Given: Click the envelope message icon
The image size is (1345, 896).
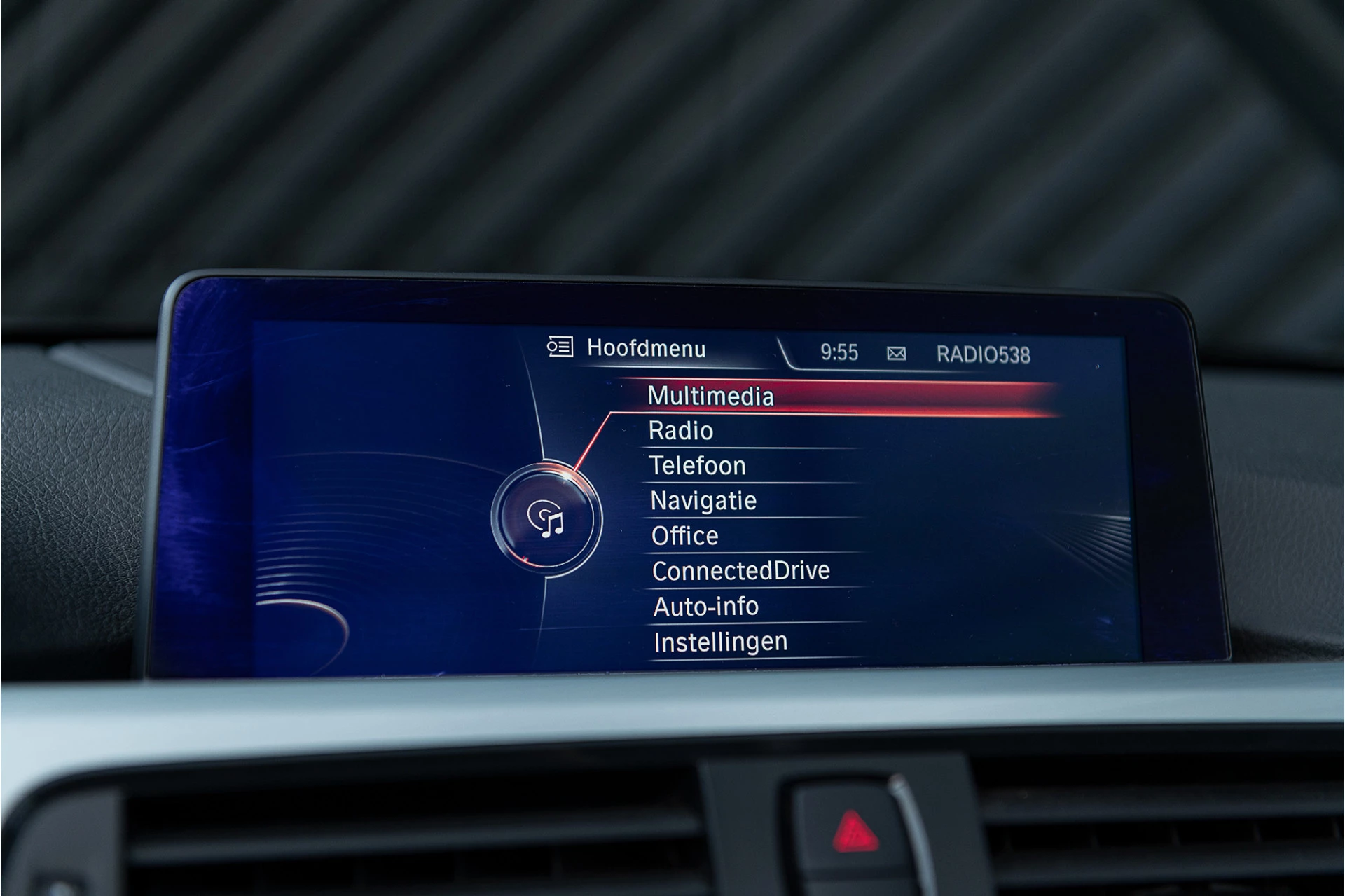Looking at the screenshot, I should 896,352.
